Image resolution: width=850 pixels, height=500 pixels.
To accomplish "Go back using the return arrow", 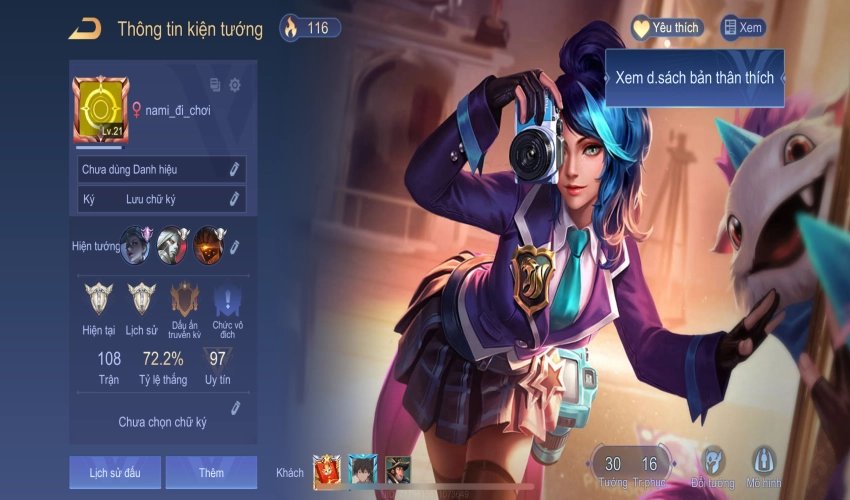I will click(85, 28).
